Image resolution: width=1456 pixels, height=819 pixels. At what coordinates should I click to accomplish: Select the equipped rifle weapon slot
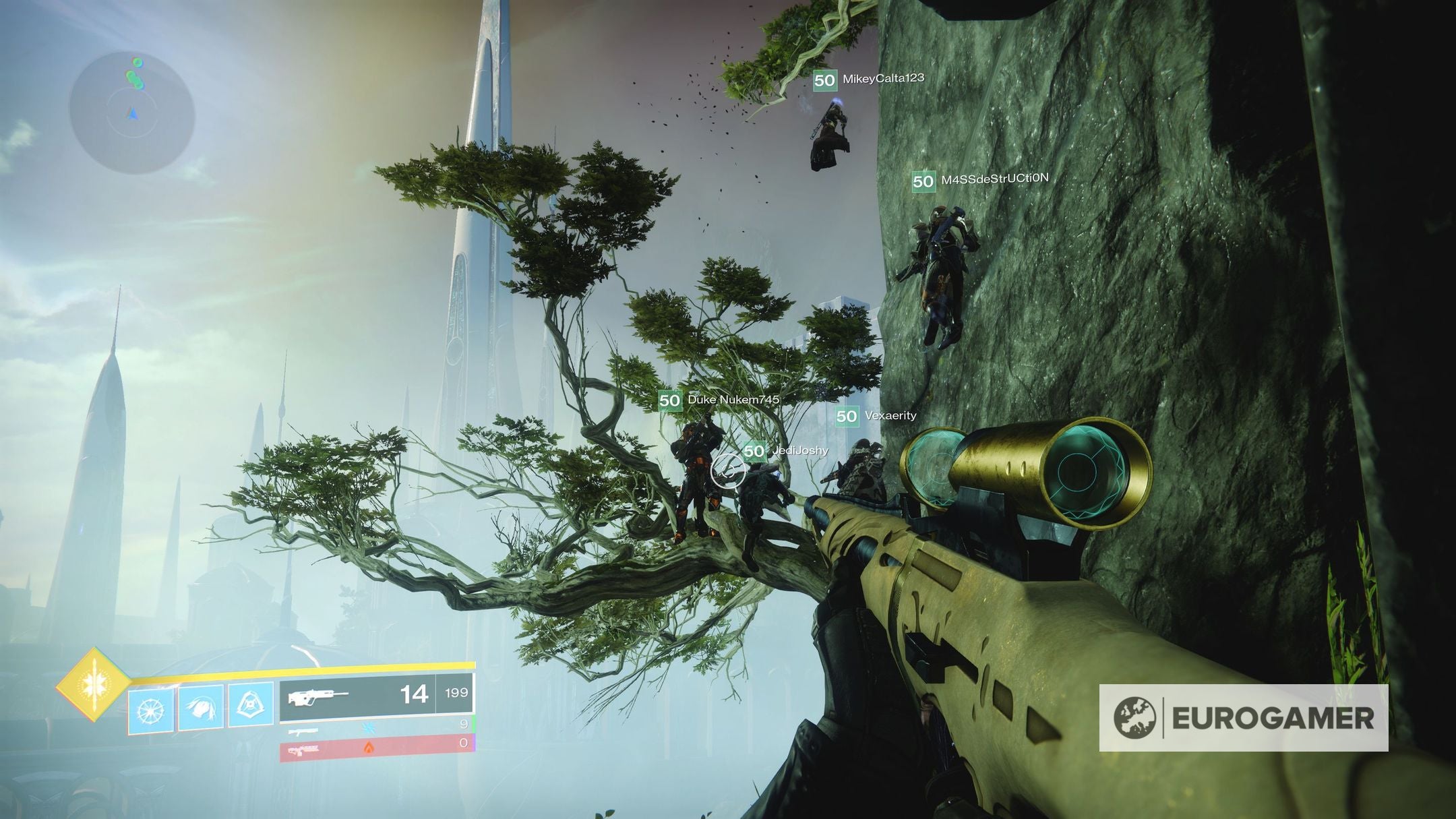(376, 694)
